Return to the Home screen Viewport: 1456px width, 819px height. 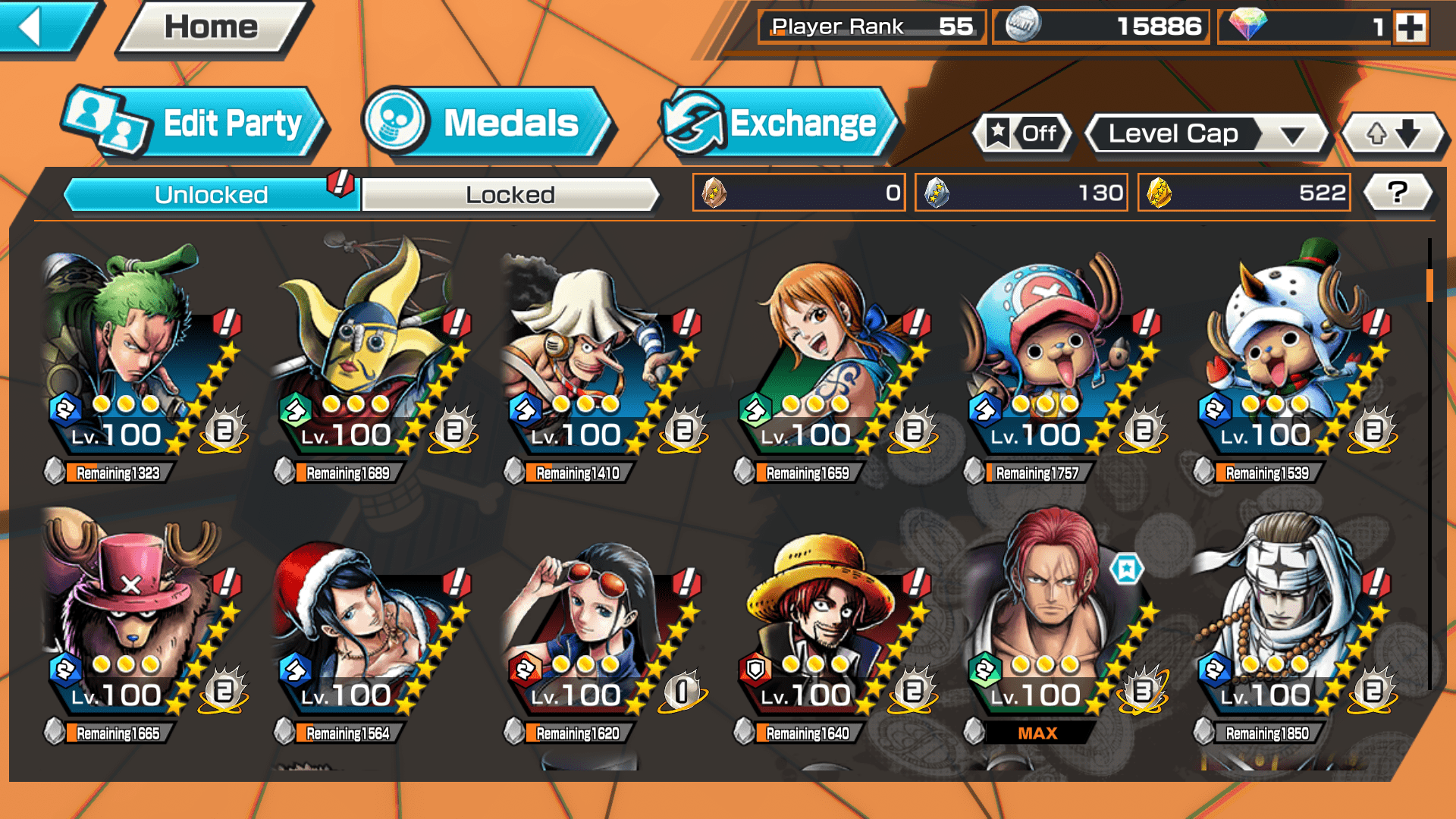[x=212, y=27]
